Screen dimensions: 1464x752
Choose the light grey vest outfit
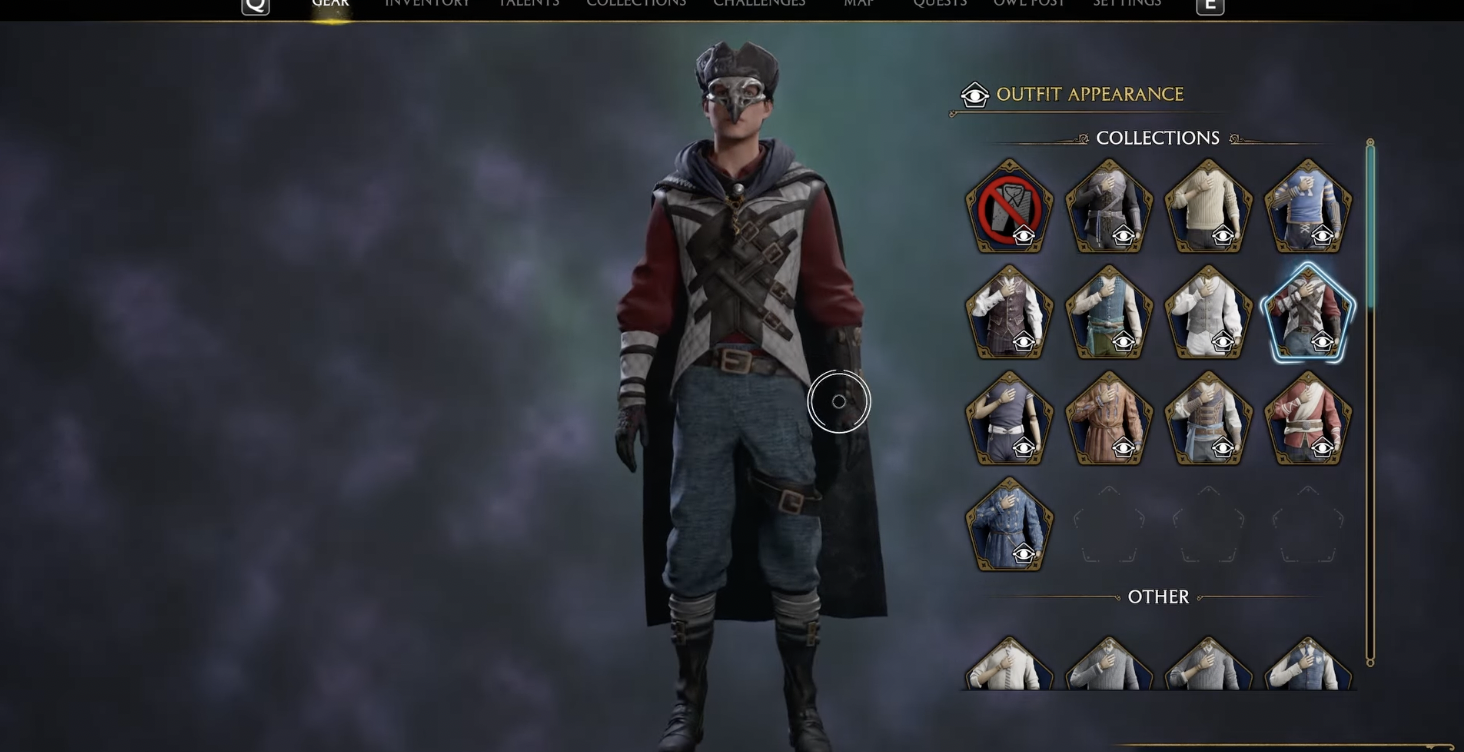[1208, 313]
